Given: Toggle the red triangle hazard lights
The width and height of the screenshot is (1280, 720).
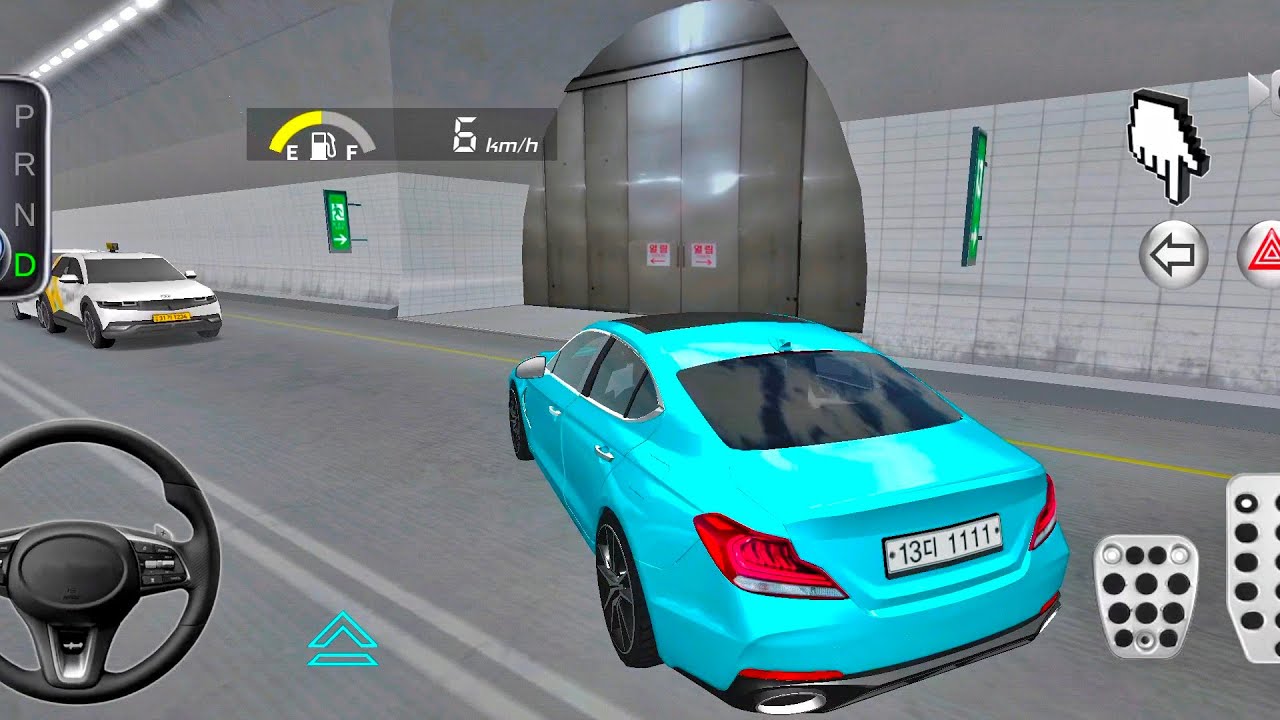Looking at the screenshot, I should [1262, 256].
